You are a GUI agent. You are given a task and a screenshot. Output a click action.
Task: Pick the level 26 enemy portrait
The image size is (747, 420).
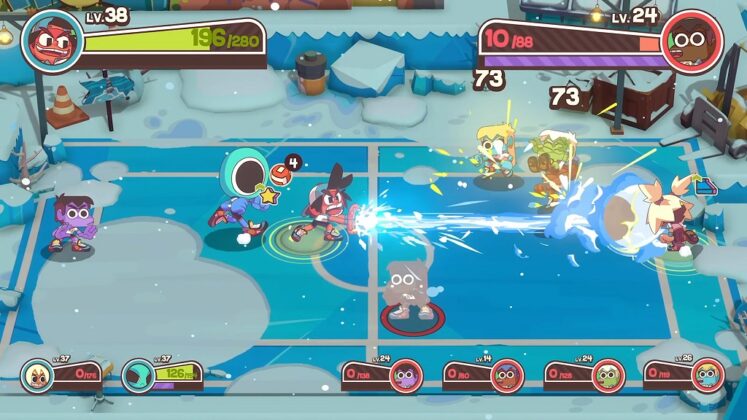point(707,375)
